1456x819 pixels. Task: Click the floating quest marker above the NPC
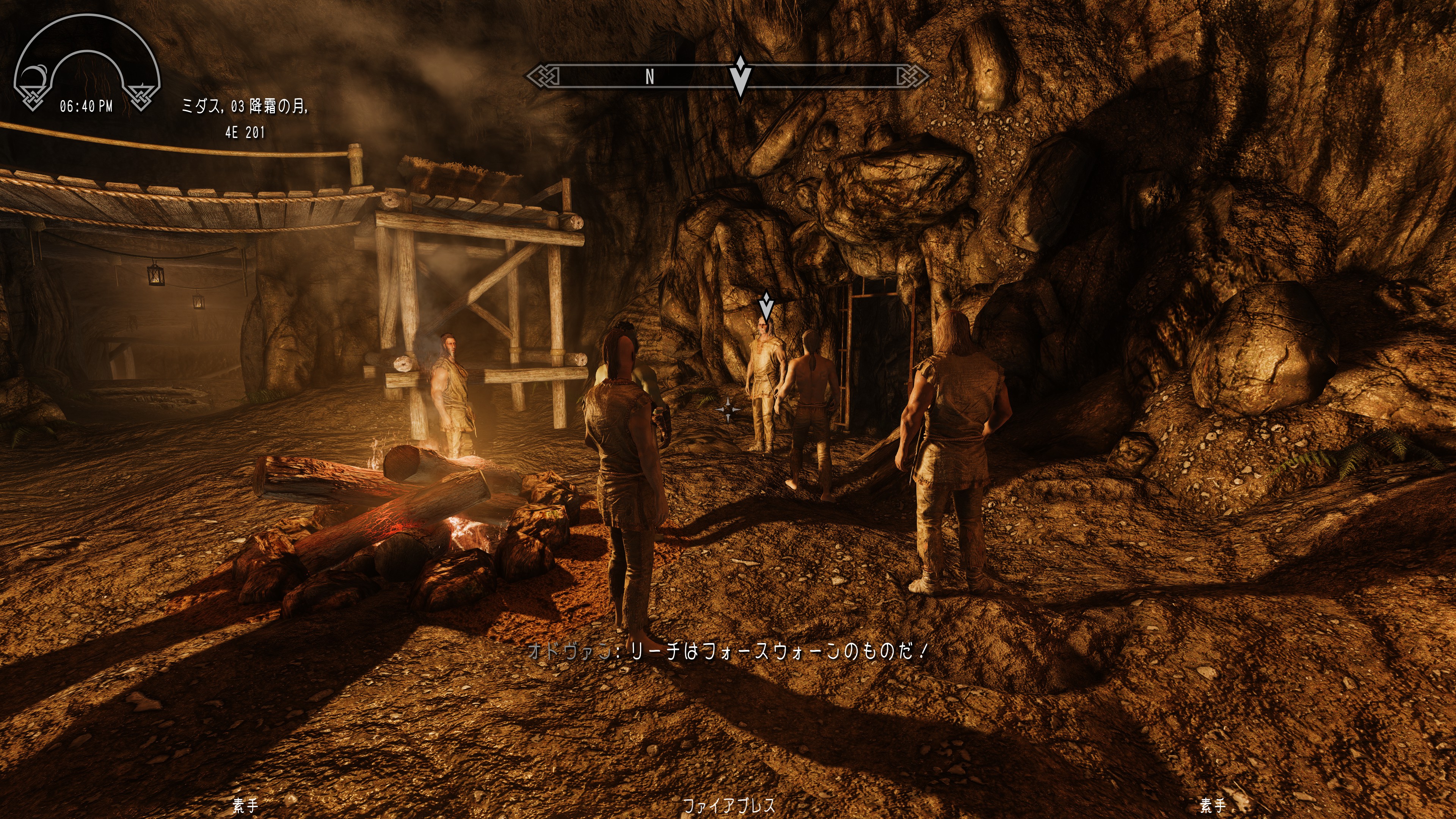pos(766,306)
